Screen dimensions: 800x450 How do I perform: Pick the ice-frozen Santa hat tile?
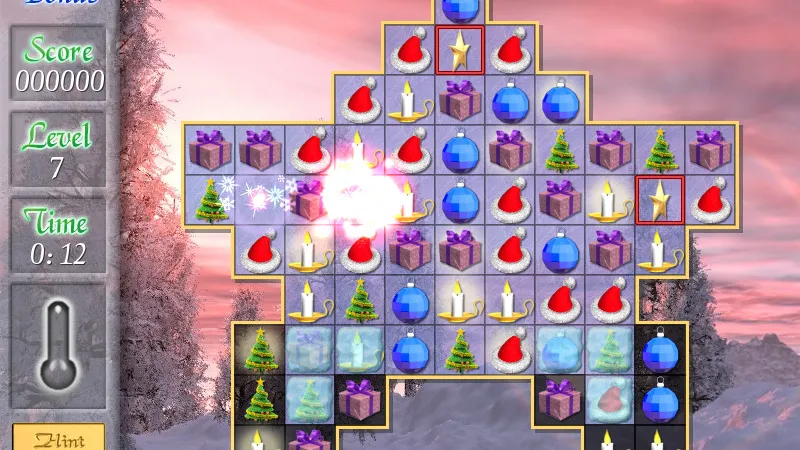point(610,397)
